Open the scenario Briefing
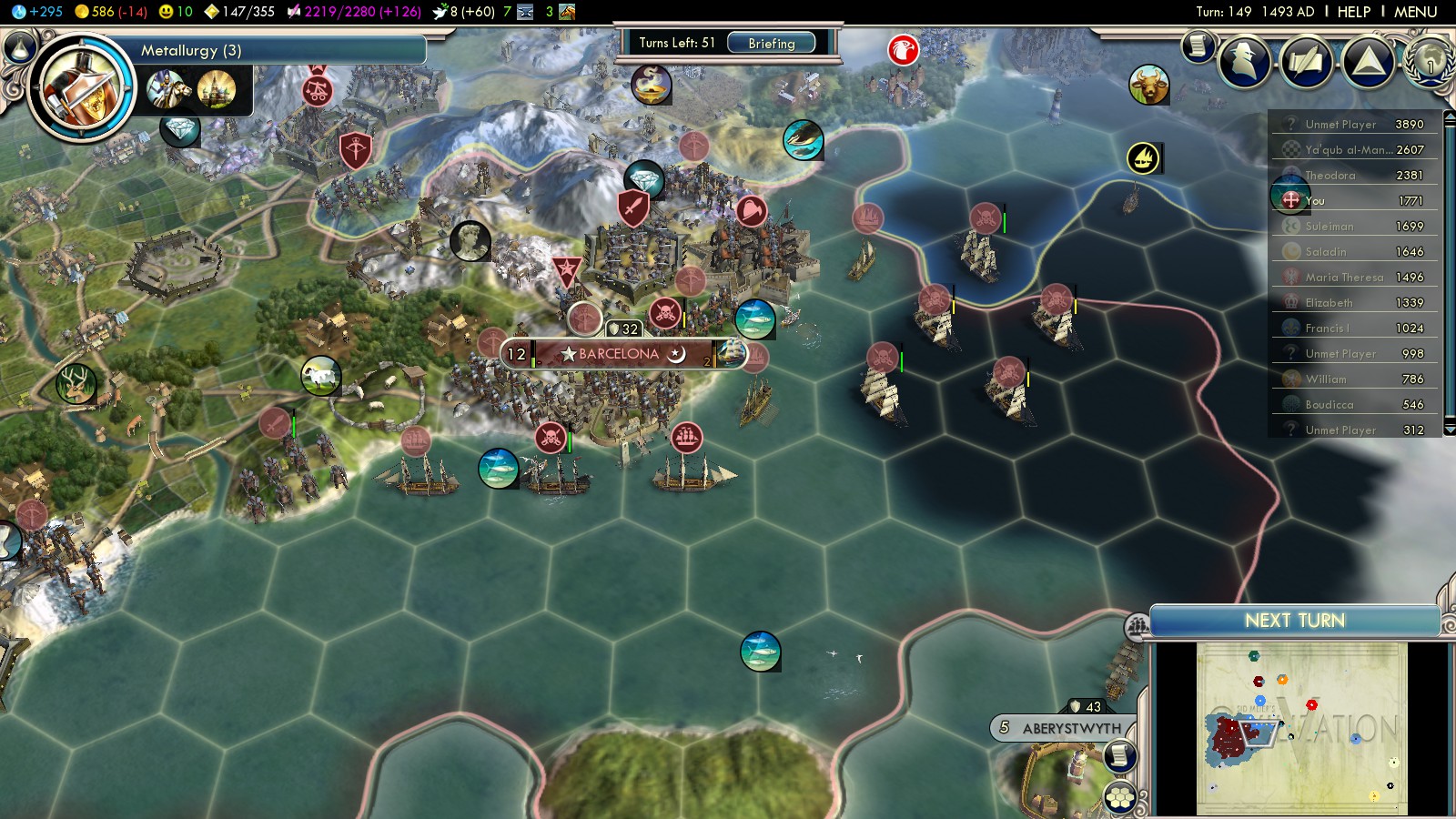1456x819 pixels. (771, 43)
